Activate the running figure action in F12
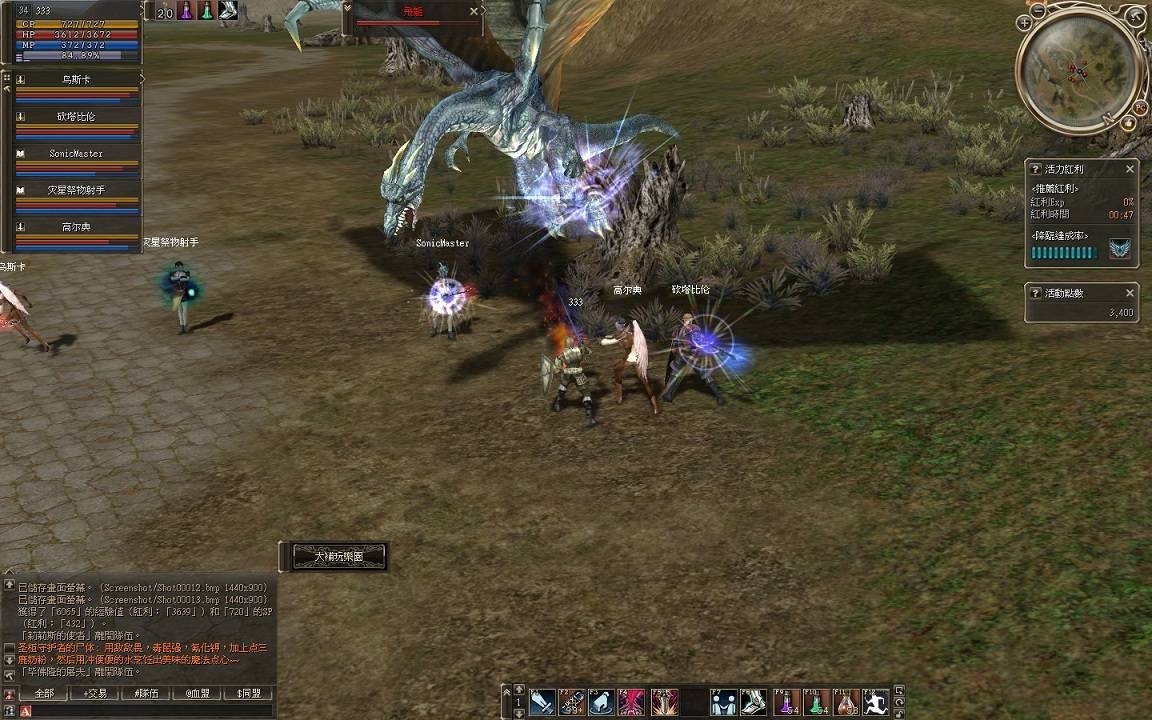Viewport: 1152px width, 720px height. [x=876, y=702]
